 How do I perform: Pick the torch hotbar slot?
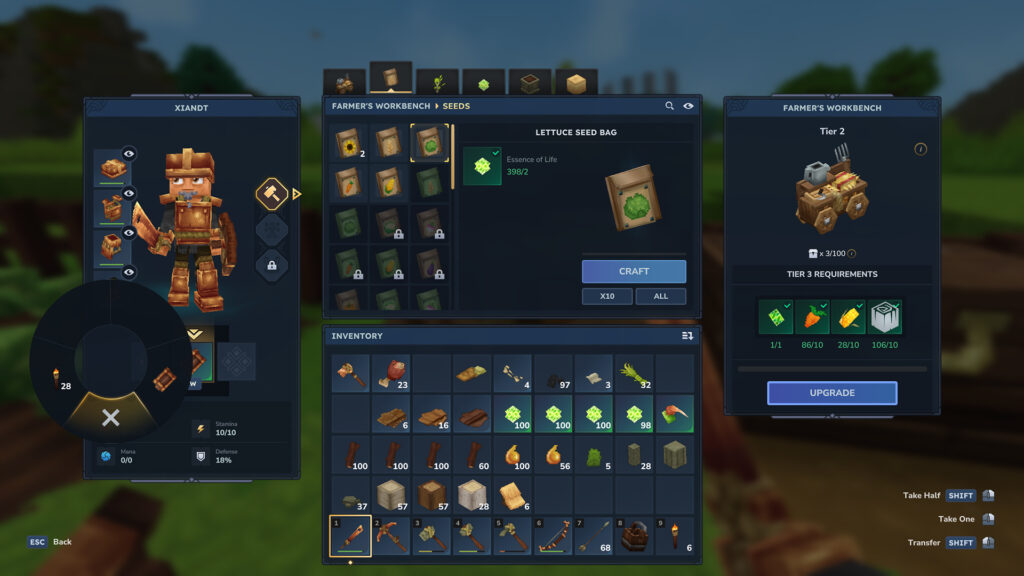coord(674,536)
